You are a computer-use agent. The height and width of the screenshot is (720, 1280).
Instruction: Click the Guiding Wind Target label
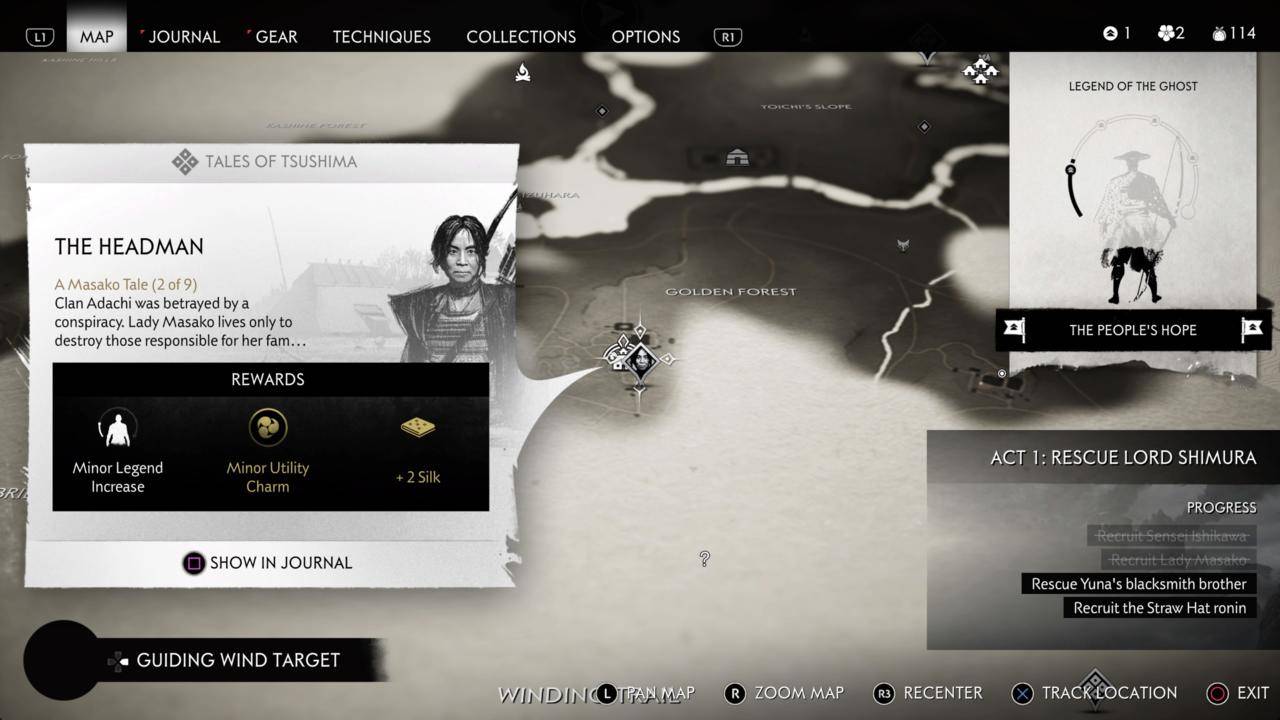click(x=238, y=660)
